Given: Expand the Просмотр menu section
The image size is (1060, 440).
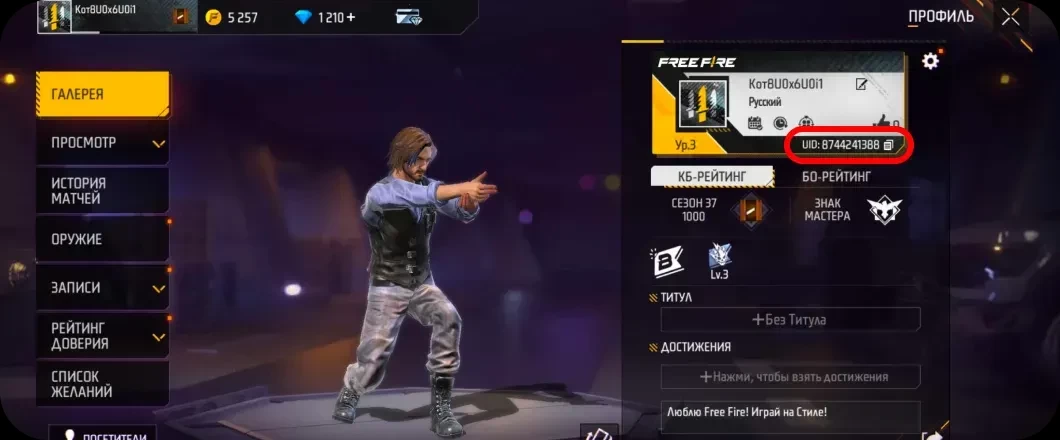Looking at the screenshot, I should tap(100, 143).
